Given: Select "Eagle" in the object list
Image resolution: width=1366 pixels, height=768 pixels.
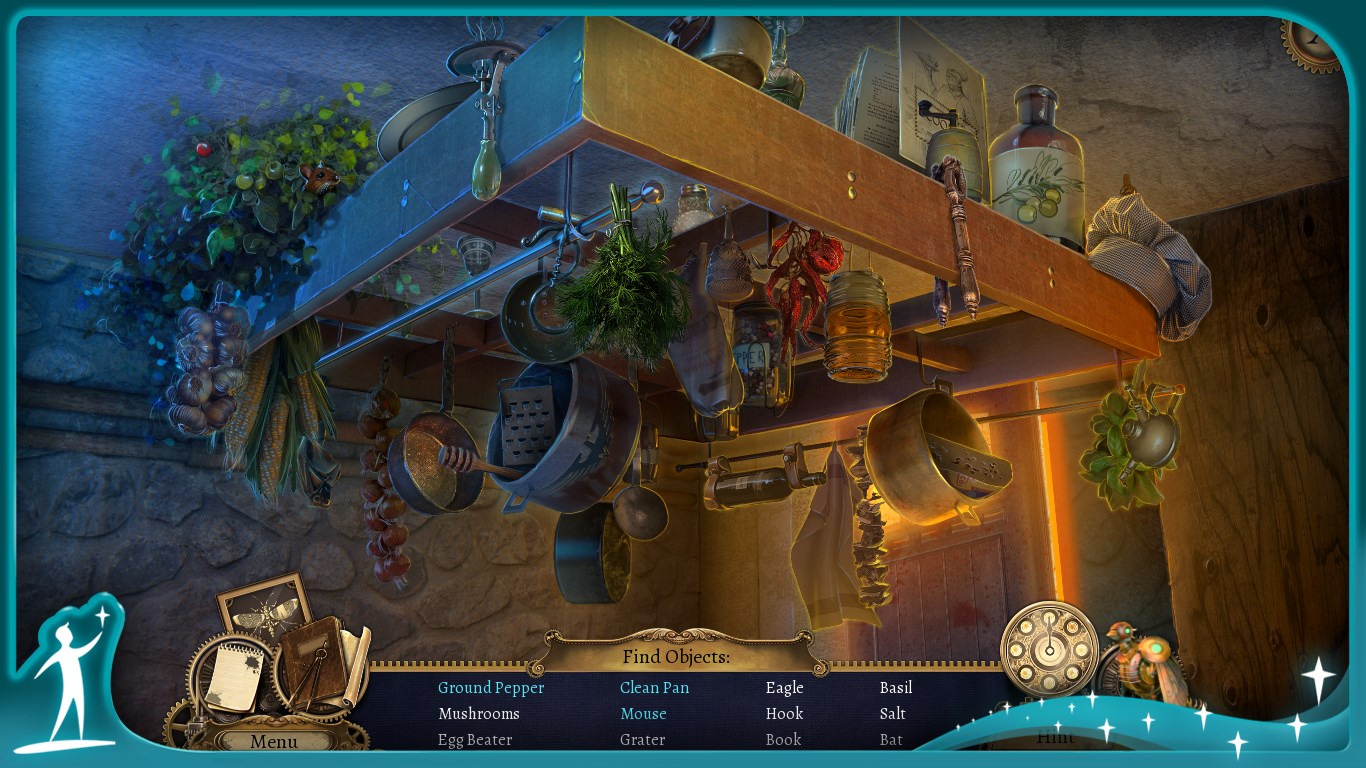Looking at the screenshot, I should [x=784, y=688].
